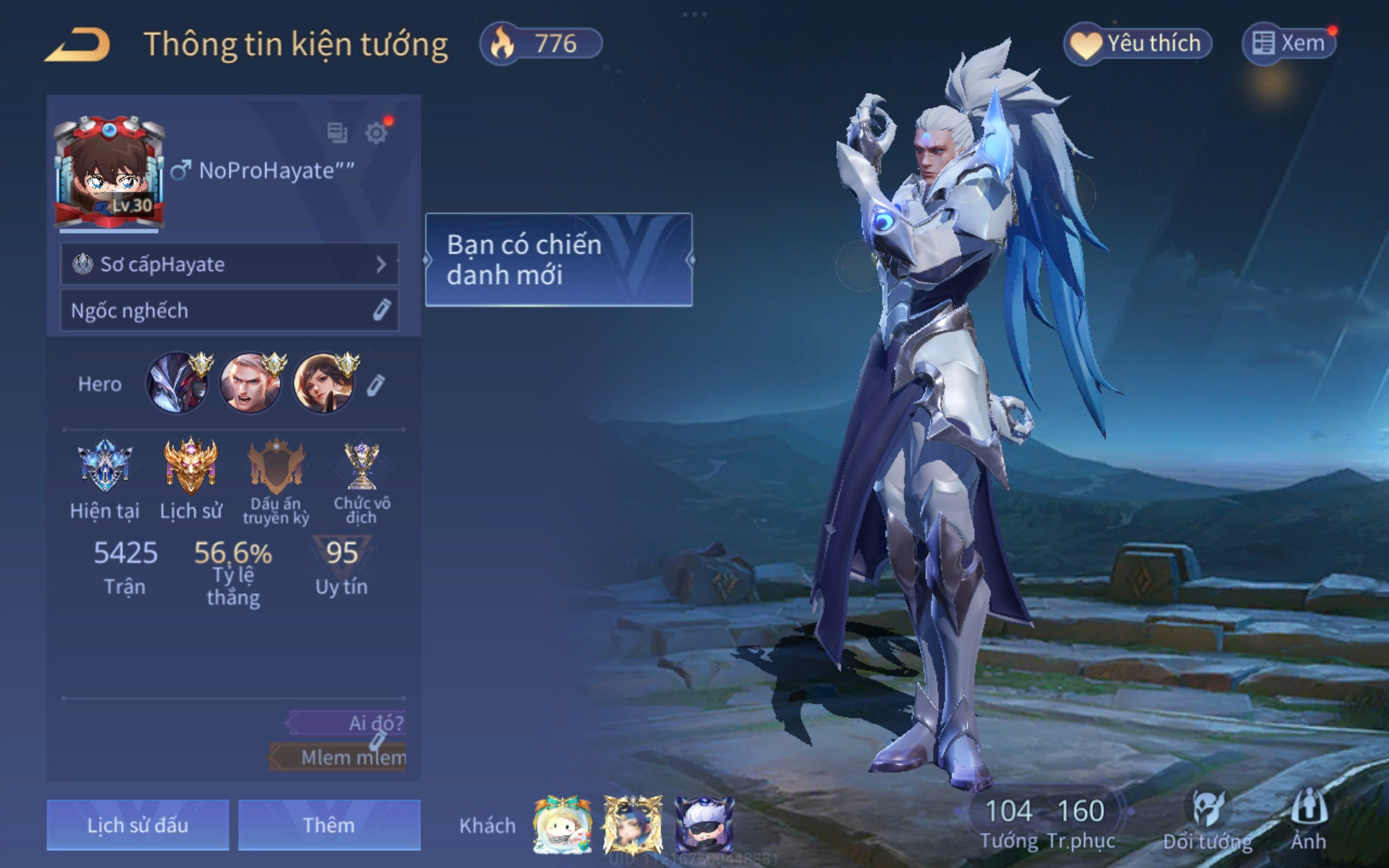Open the Dấu ấn truyền kỳ badge

pyautogui.click(x=276, y=467)
